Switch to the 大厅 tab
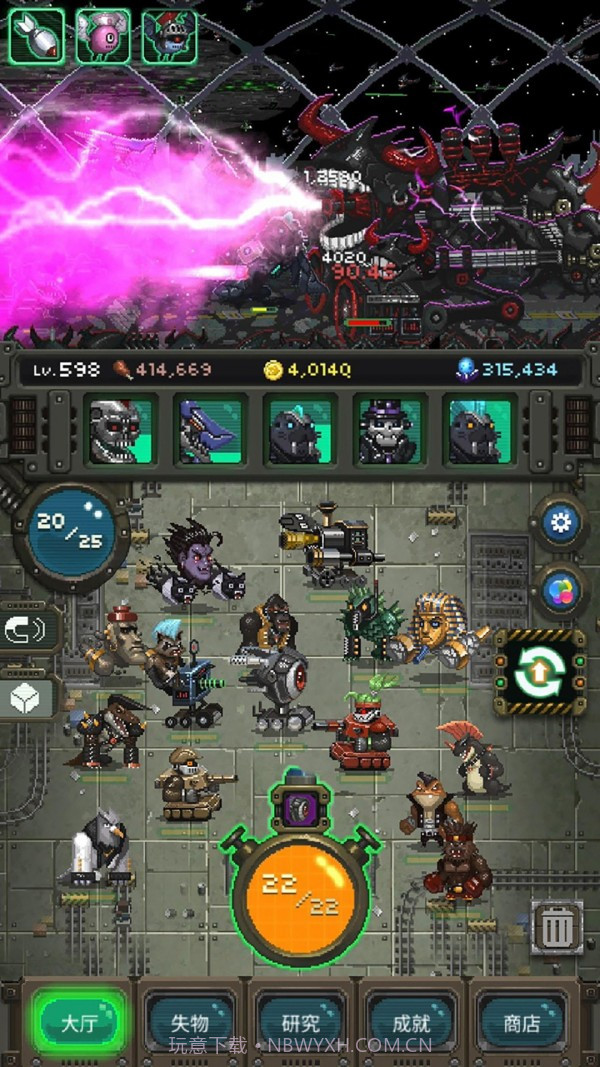The image size is (600, 1067). click(x=78, y=1024)
